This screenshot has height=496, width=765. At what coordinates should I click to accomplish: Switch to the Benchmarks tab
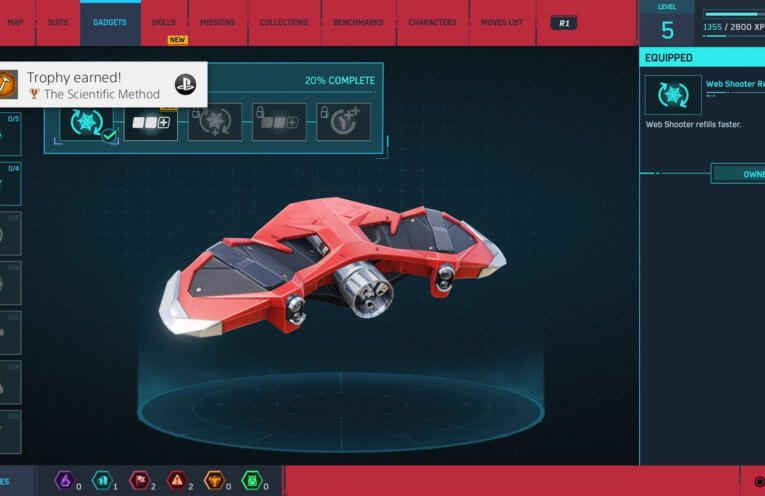(359, 22)
